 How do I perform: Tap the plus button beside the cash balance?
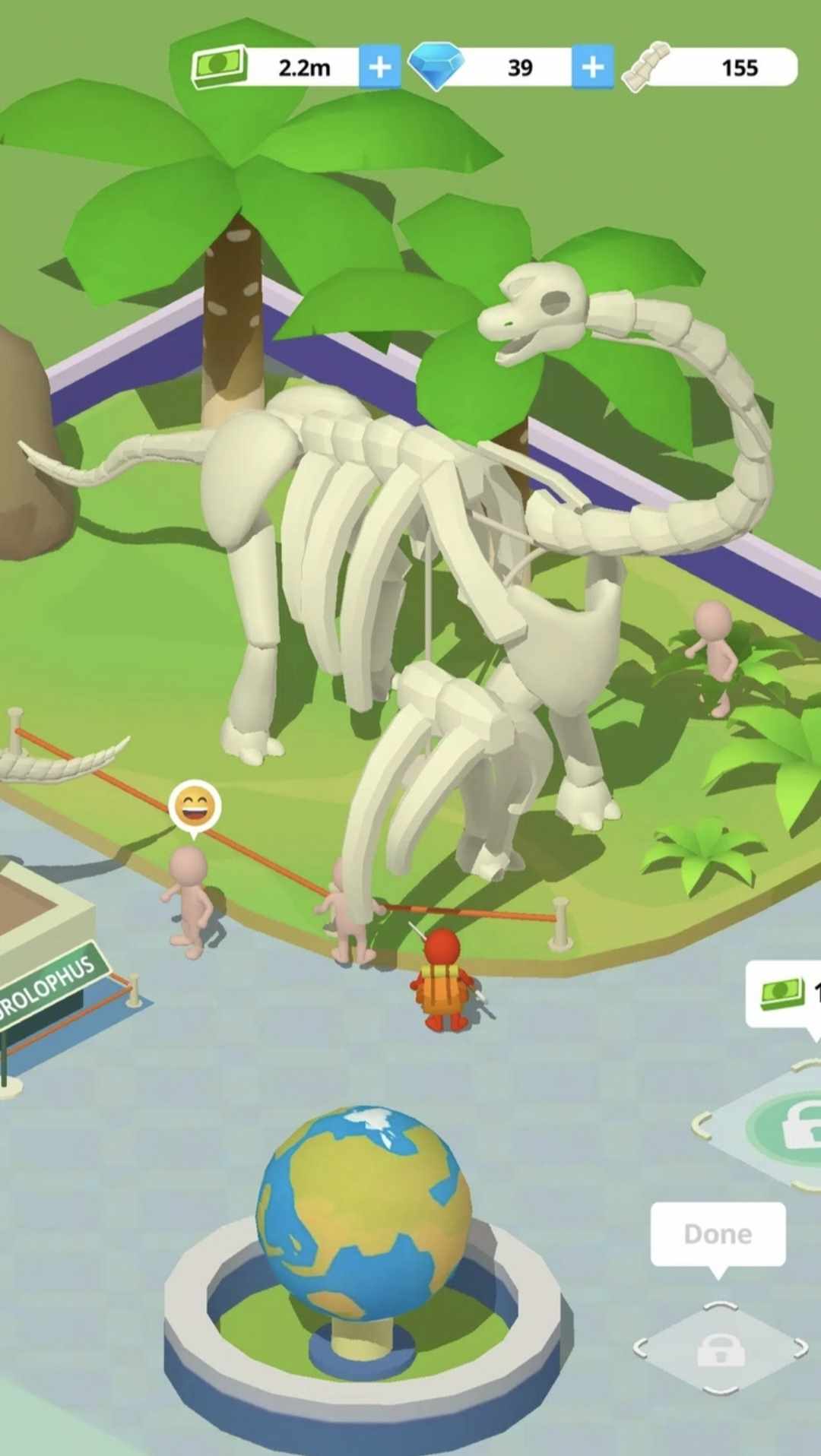tap(379, 68)
